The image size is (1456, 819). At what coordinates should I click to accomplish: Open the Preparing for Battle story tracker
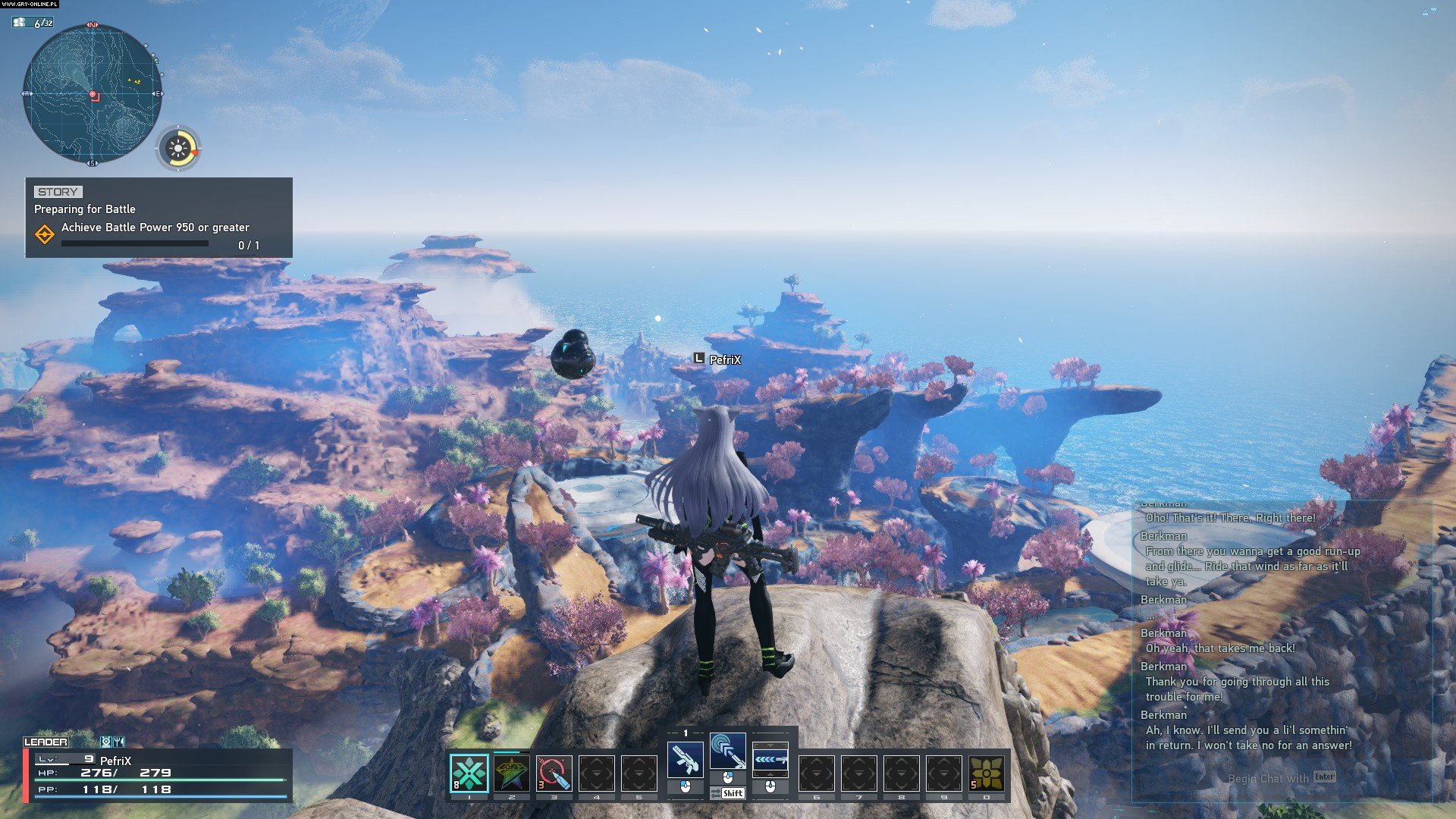tap(158, 218)
